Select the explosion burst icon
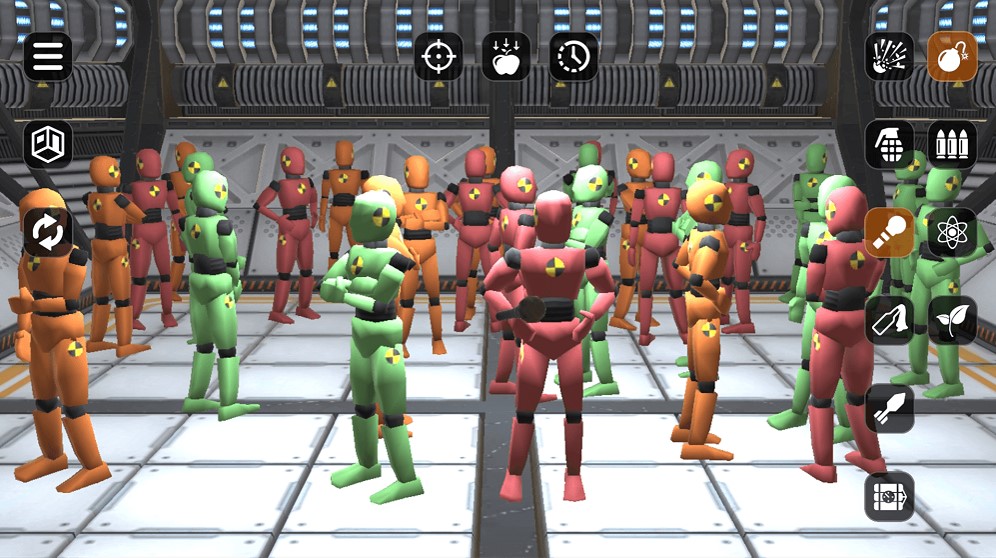The image size is (996, 558). [x=889, y=56]
